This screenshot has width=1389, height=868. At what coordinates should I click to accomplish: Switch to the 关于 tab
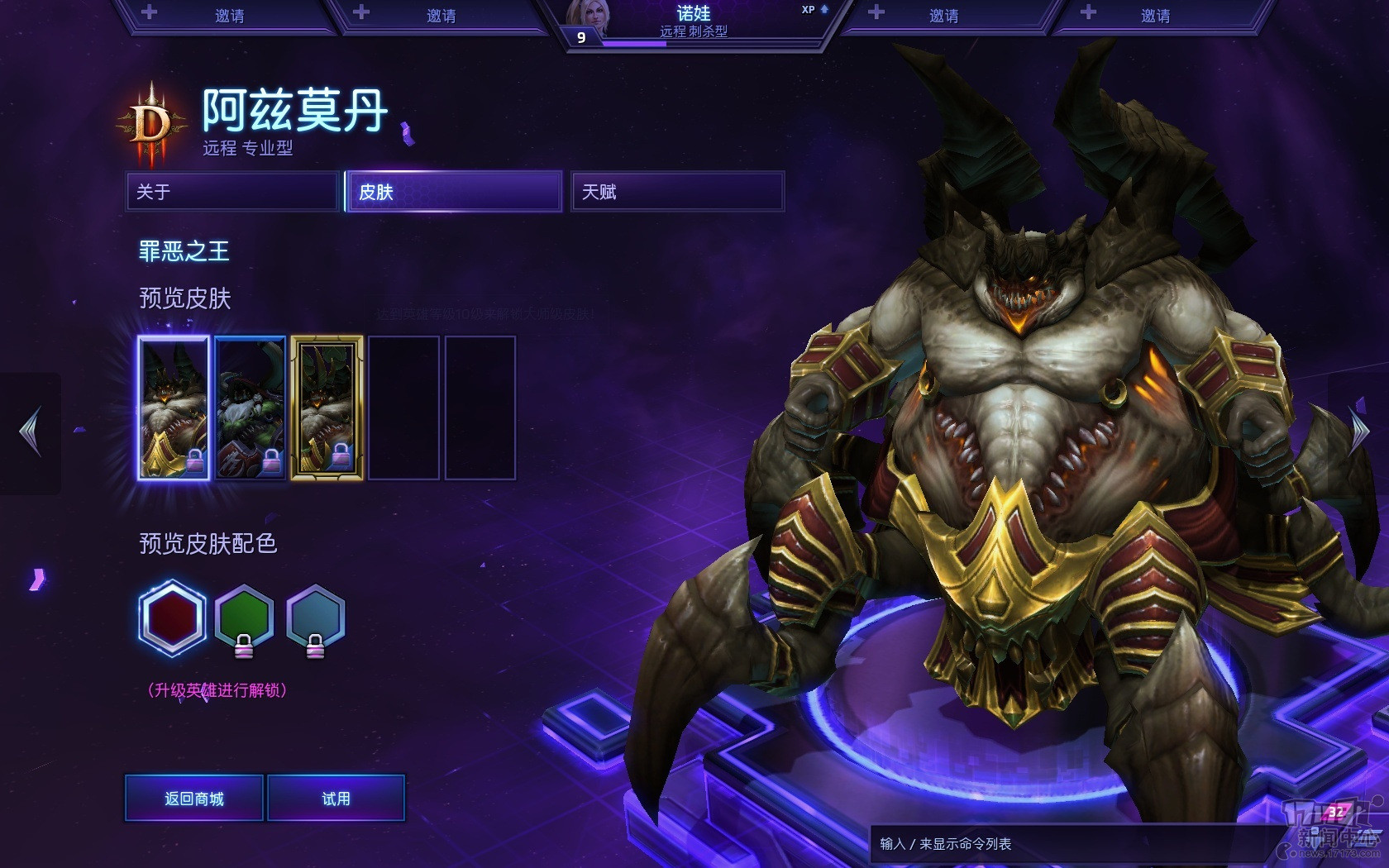pyautogui.click(x=232, y=192)
